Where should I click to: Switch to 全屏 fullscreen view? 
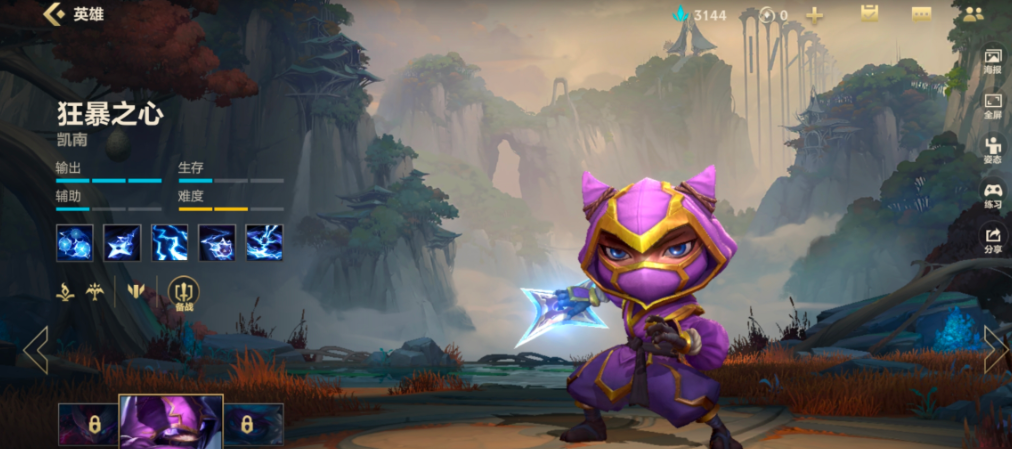[x=993, y=105]
